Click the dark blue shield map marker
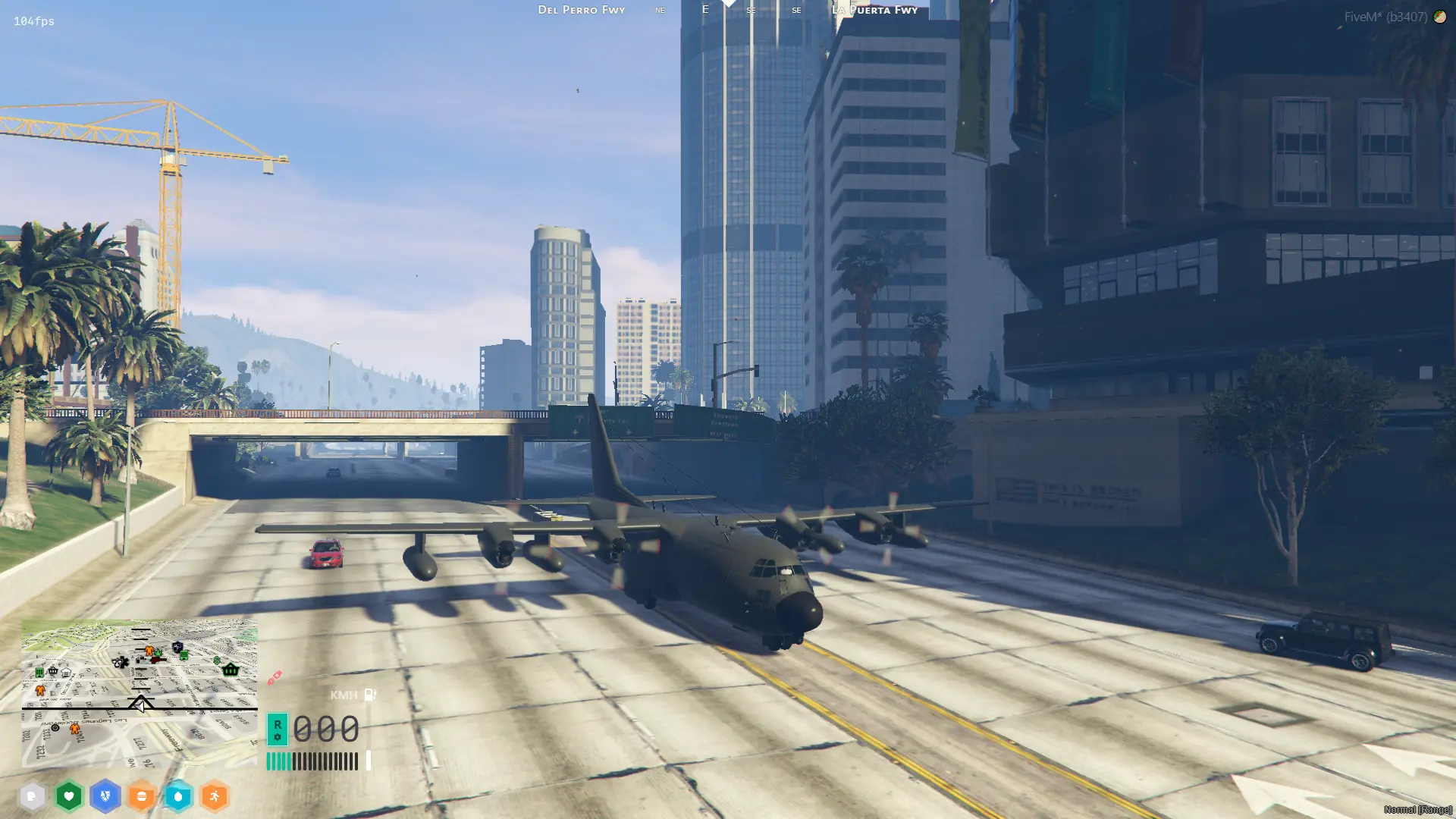Image resolution: width=1456 pixels, height=819 pixels. [177, 647]
